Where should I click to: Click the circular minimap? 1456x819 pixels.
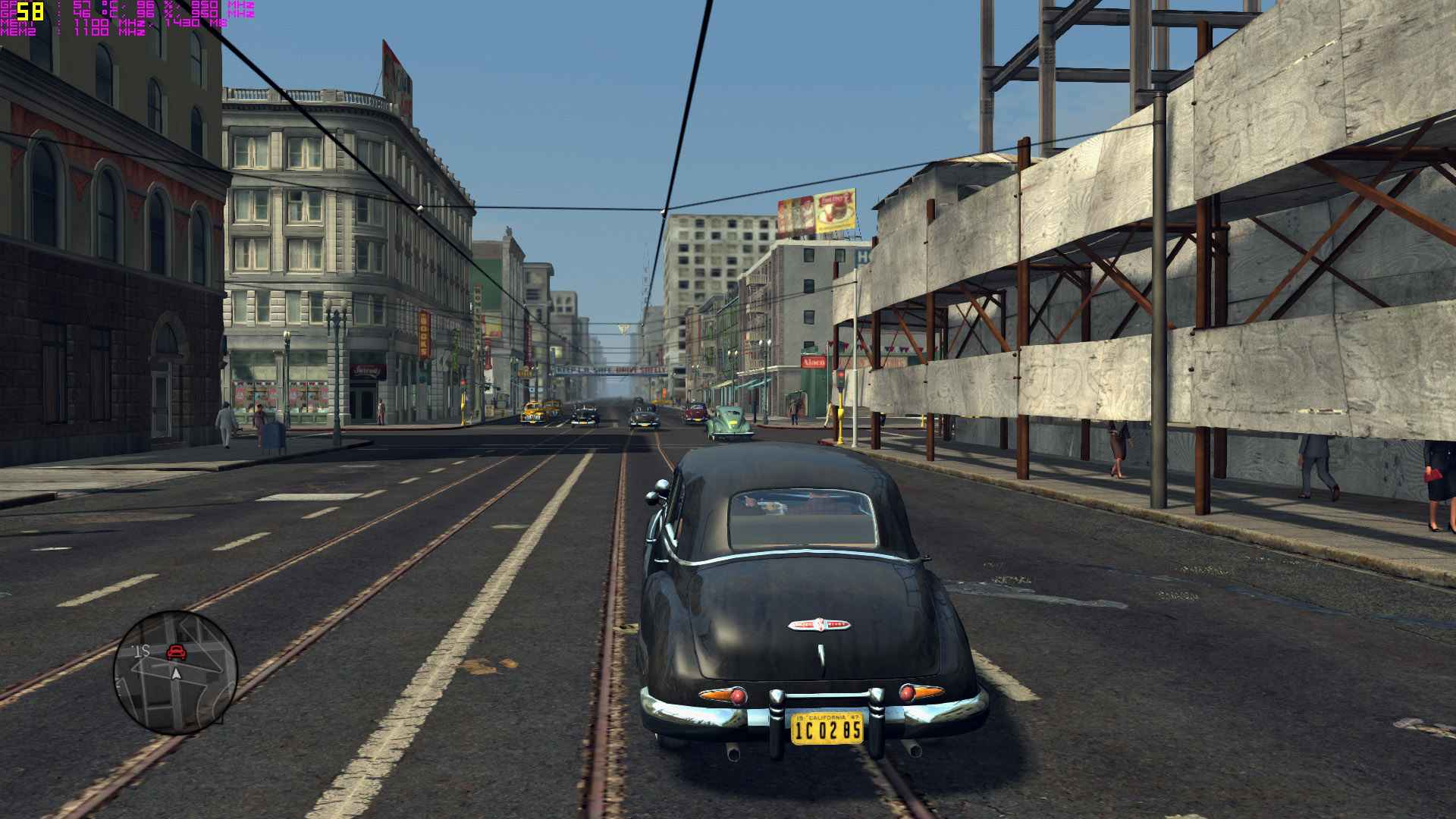pos(175,673)
